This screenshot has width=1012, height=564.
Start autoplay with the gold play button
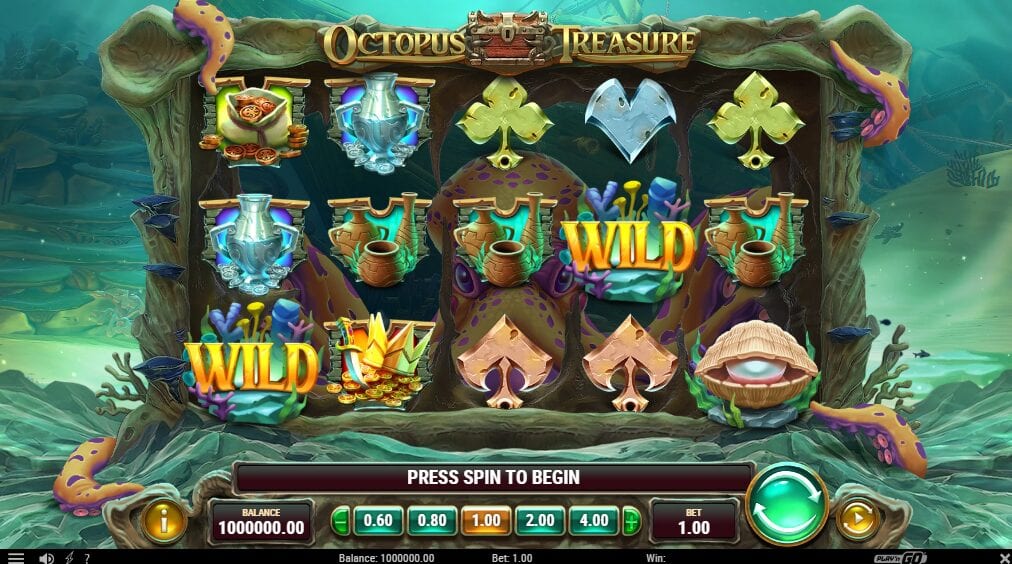(857, 518)
